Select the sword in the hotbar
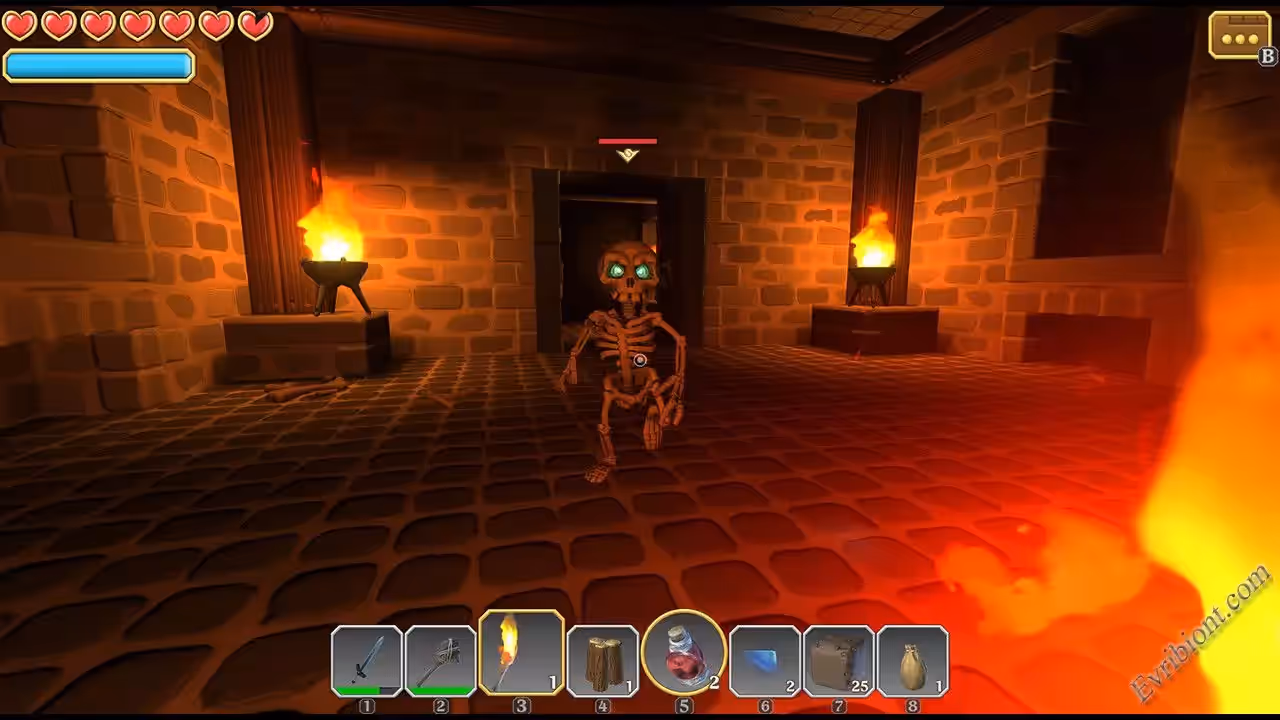The height and width of the screenshot is (720, 1280). coord(367,660)
